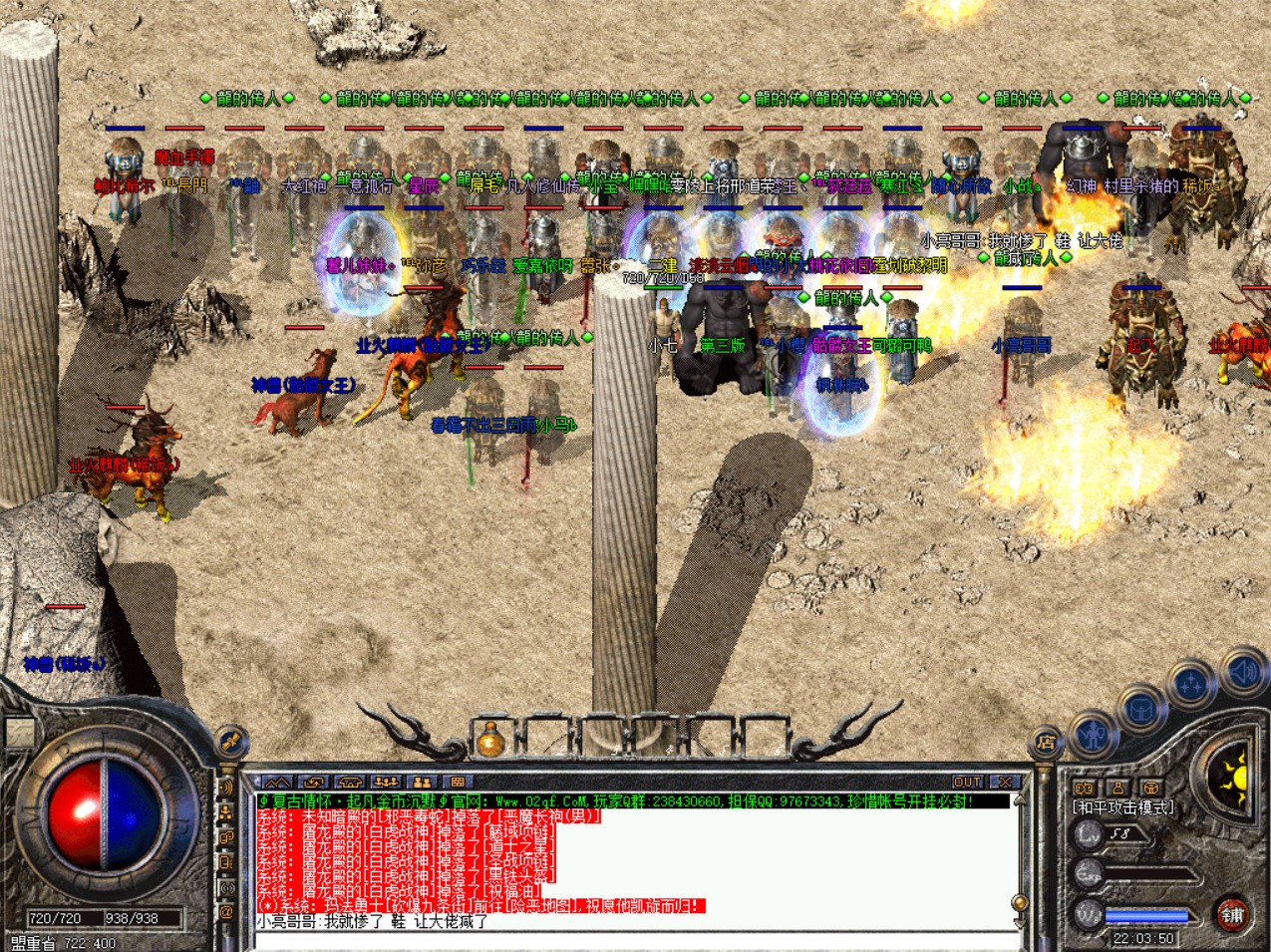
Task: Switch the 和平攻击模式 attack mode label
Action: pyautogui.click(x=1123, y=807)
